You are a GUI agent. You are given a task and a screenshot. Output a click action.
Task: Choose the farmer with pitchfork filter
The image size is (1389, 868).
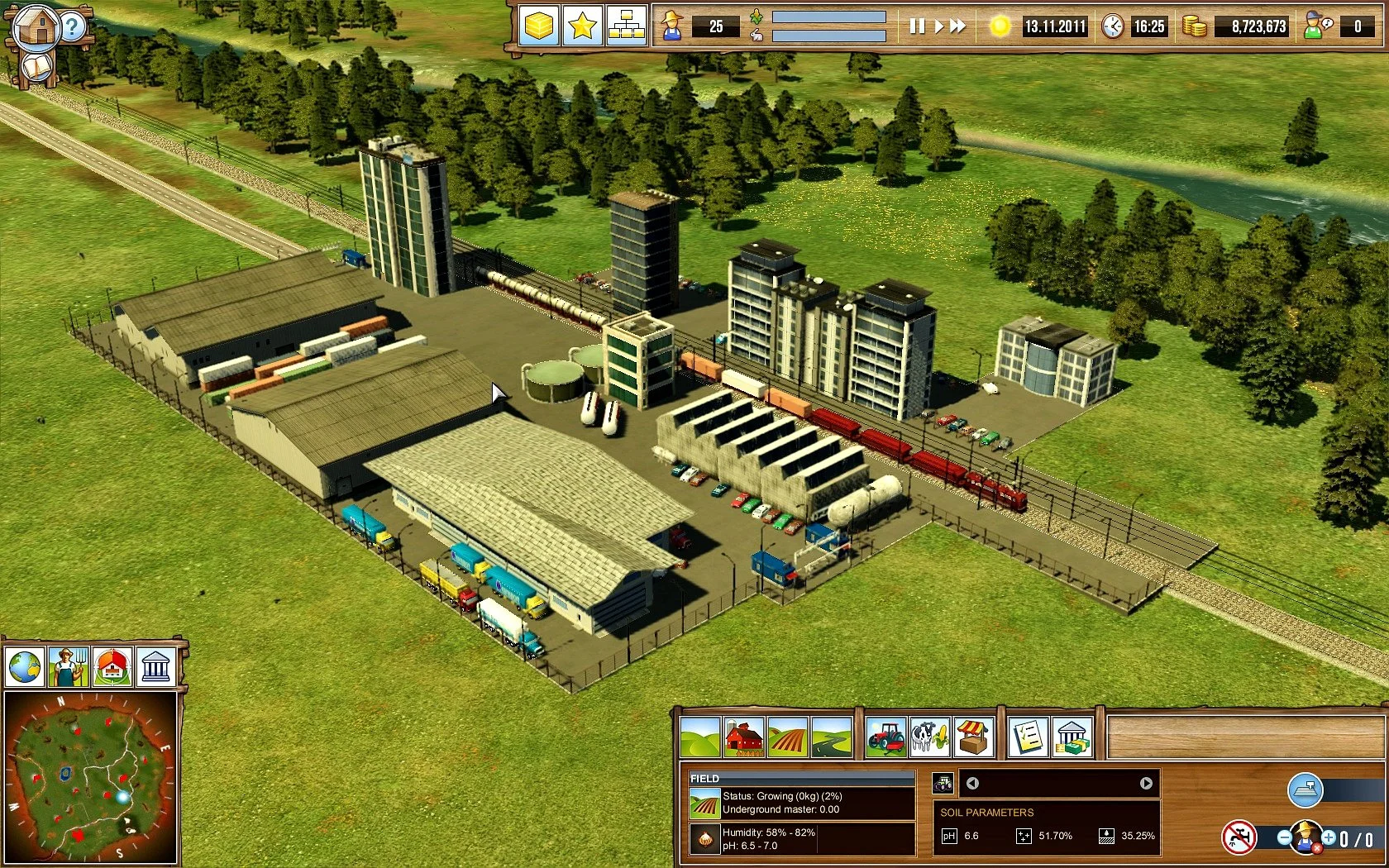click(x=69, y=666)
